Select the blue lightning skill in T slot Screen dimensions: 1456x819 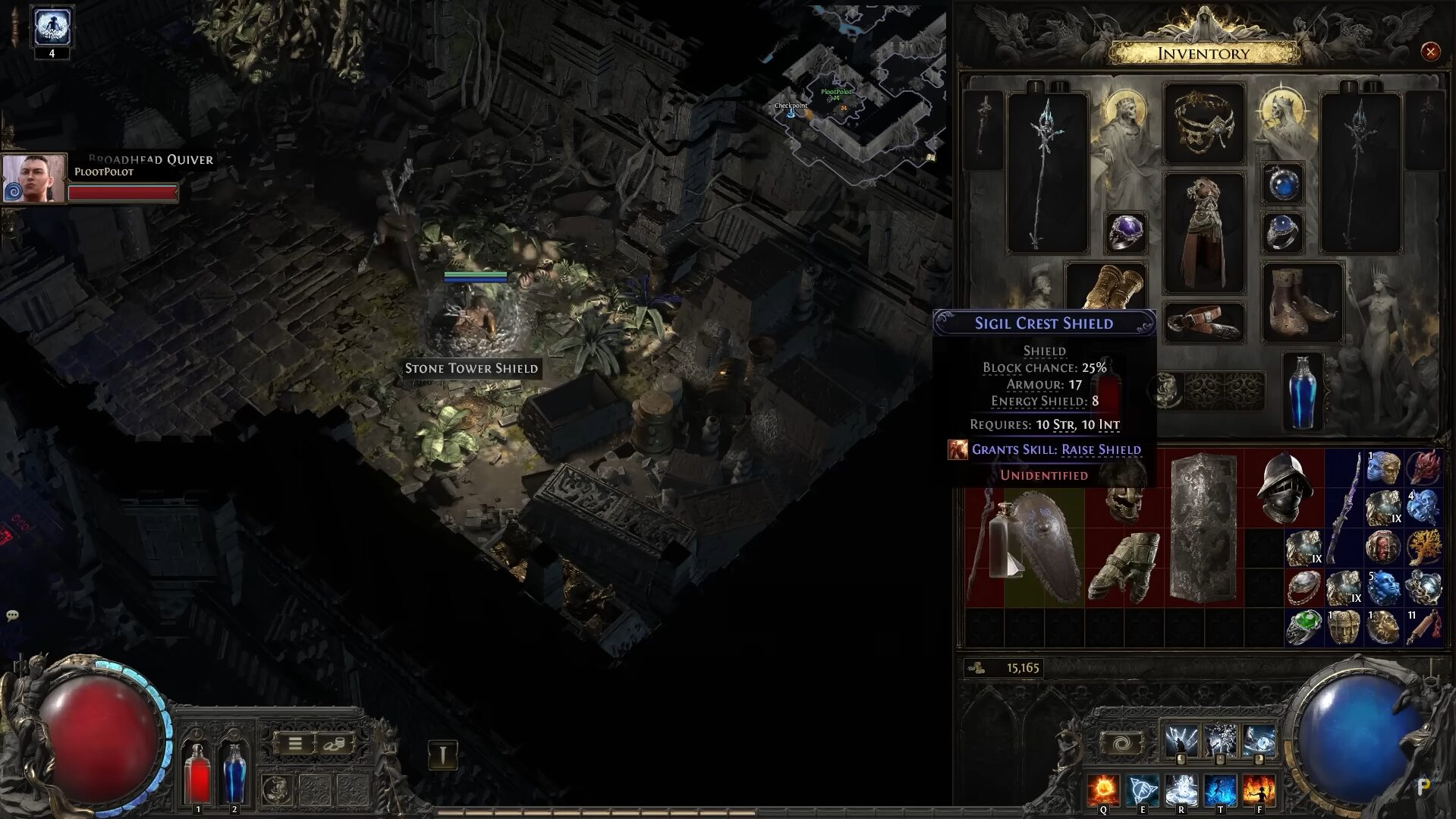pyautogui.click(x=1222, y=790)
